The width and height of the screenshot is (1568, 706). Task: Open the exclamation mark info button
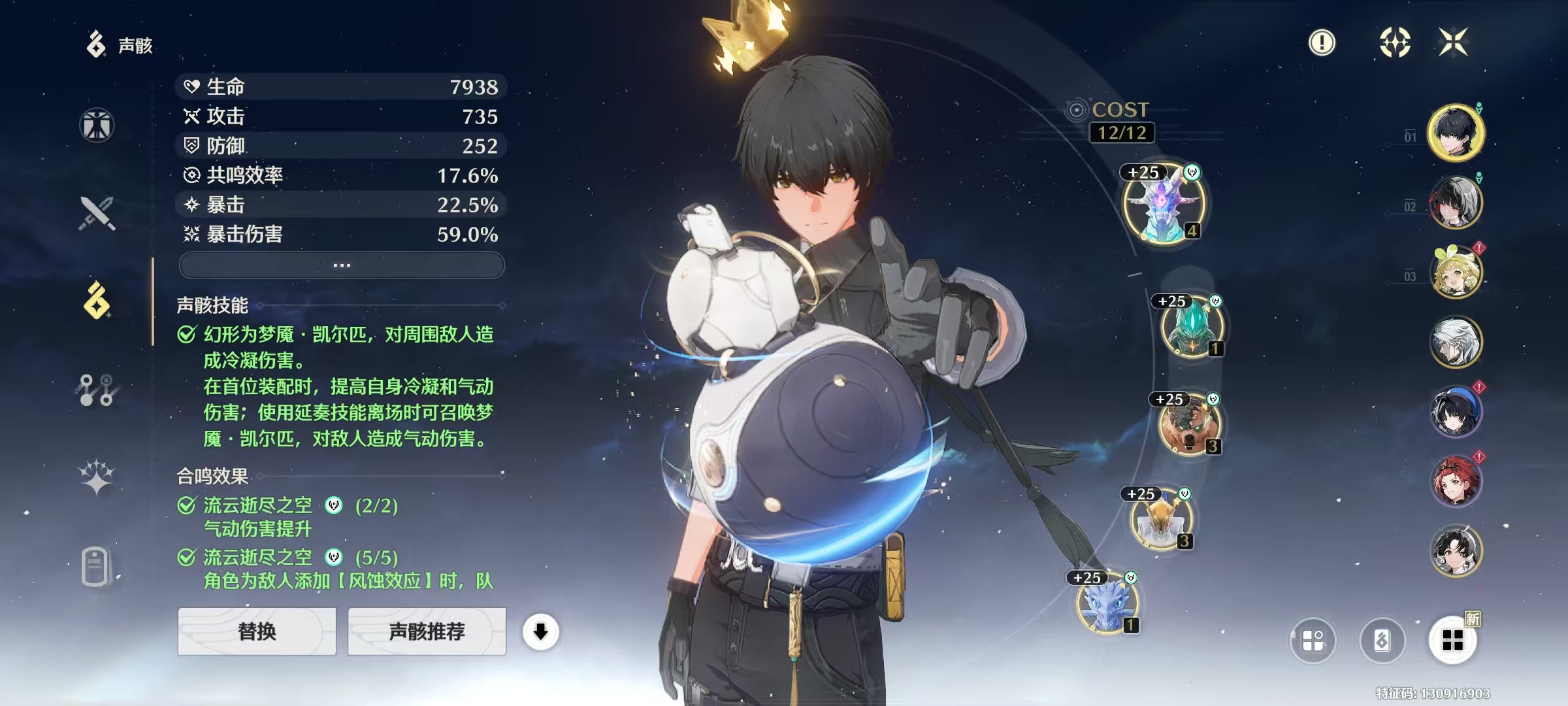click(1322, 43)
